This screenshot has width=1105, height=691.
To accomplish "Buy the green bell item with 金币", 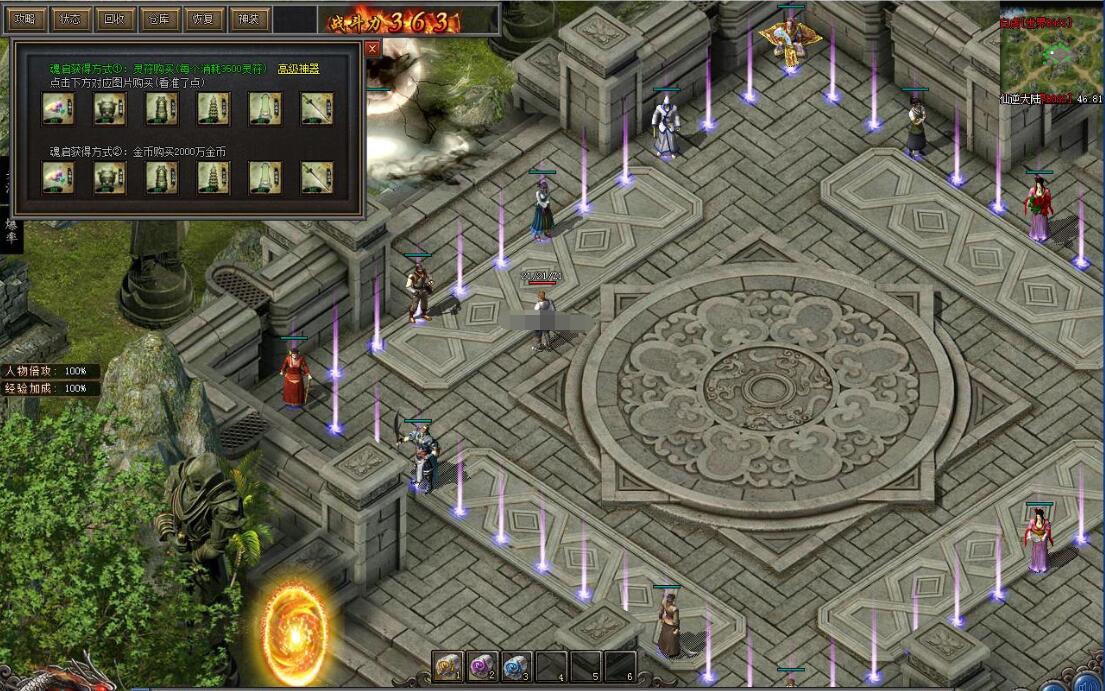I will pos(162,177).
